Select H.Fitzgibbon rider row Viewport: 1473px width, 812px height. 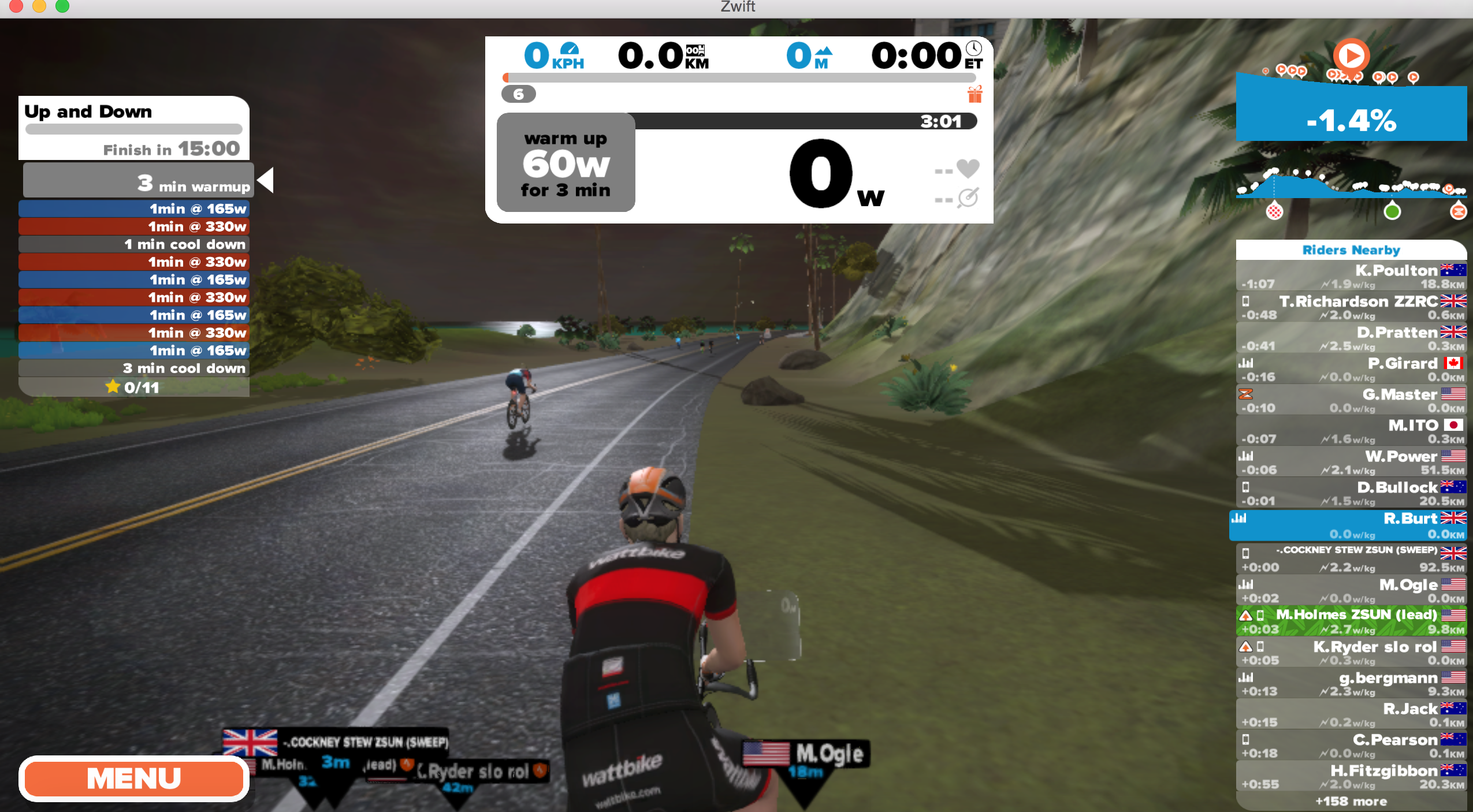(1351, 777)
